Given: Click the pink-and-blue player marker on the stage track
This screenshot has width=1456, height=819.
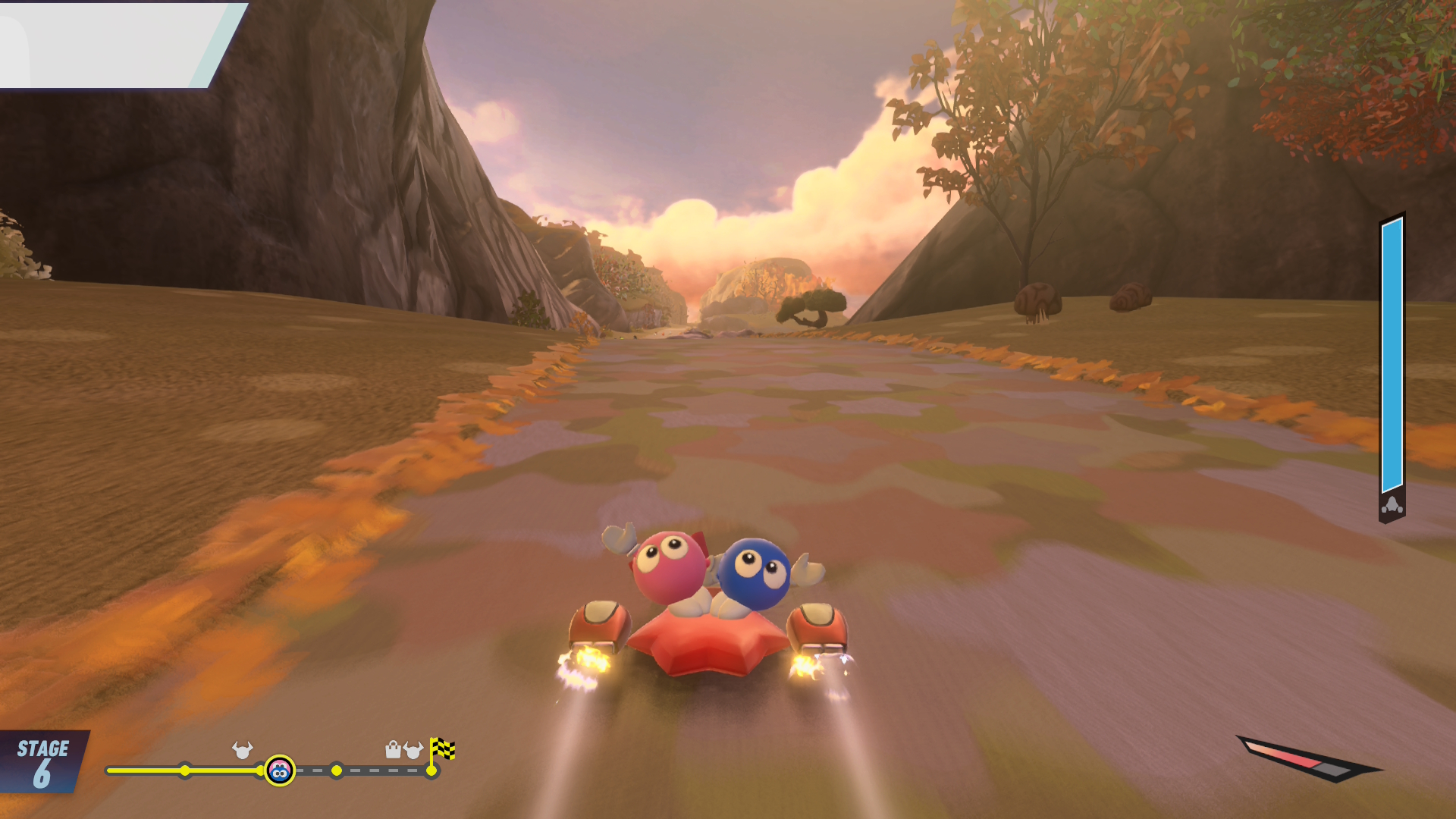Looking at the screenshot, I should tap(280, 771).
